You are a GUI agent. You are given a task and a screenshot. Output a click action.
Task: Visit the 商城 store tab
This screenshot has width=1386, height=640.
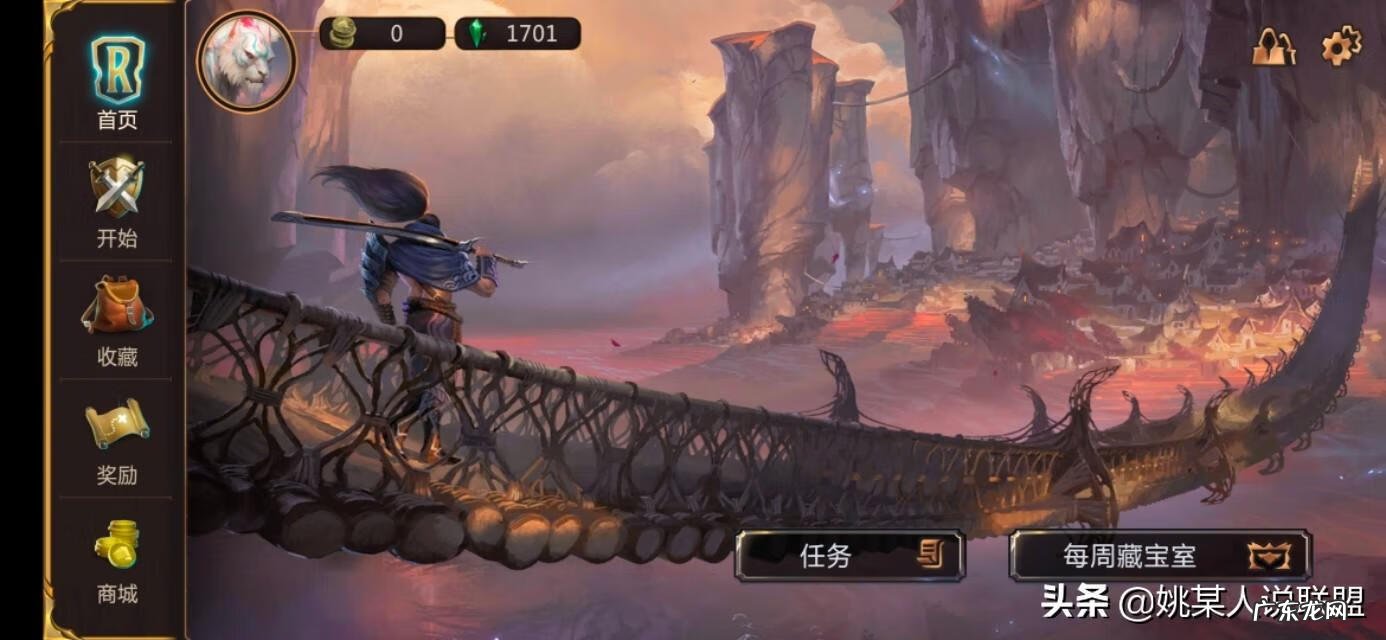[117, 559]
